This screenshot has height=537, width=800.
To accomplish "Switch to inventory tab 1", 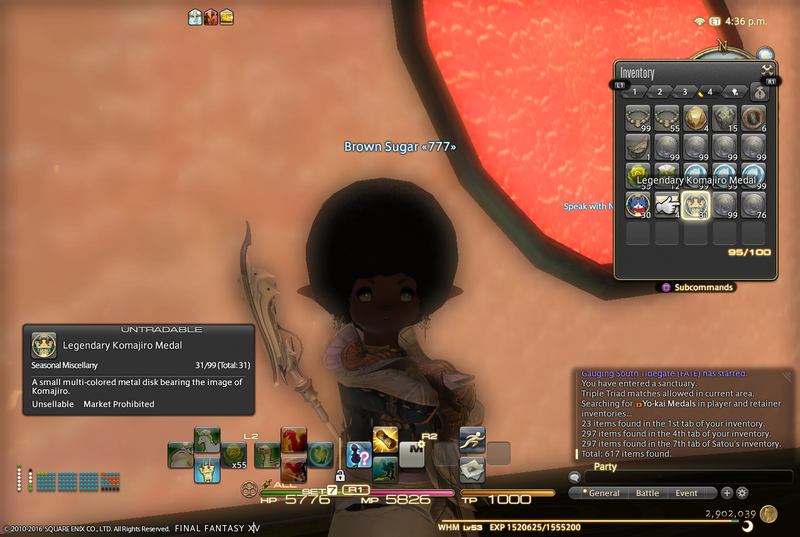I will pos(635,92).
